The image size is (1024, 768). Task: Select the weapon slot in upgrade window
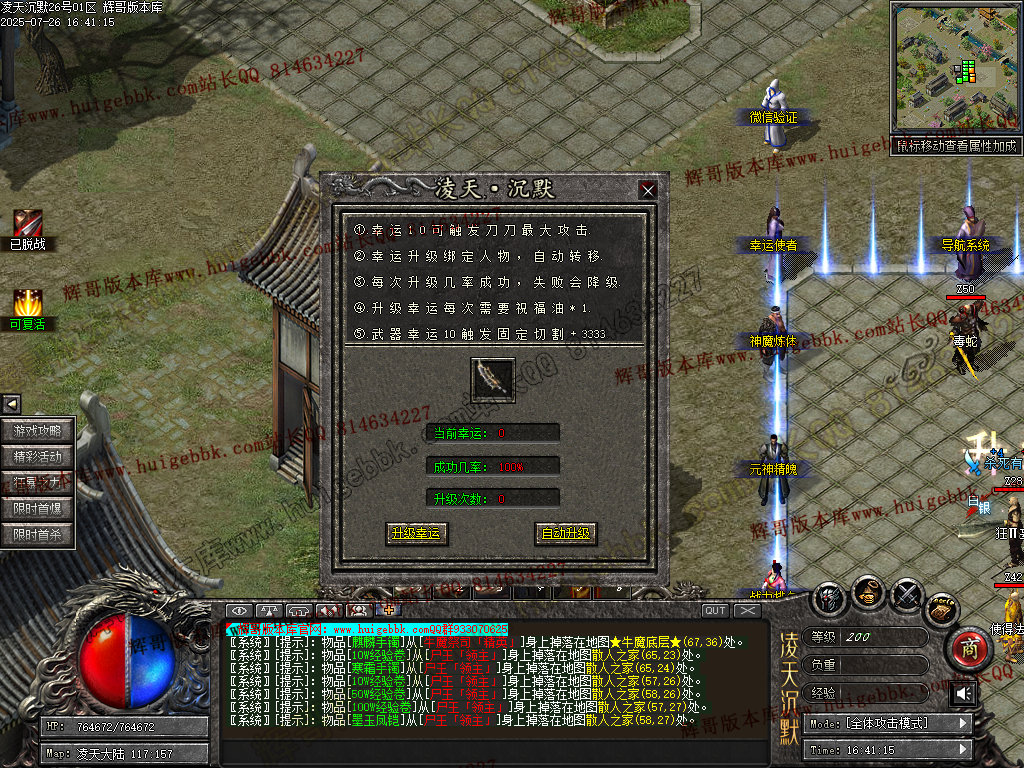(492, 379)
